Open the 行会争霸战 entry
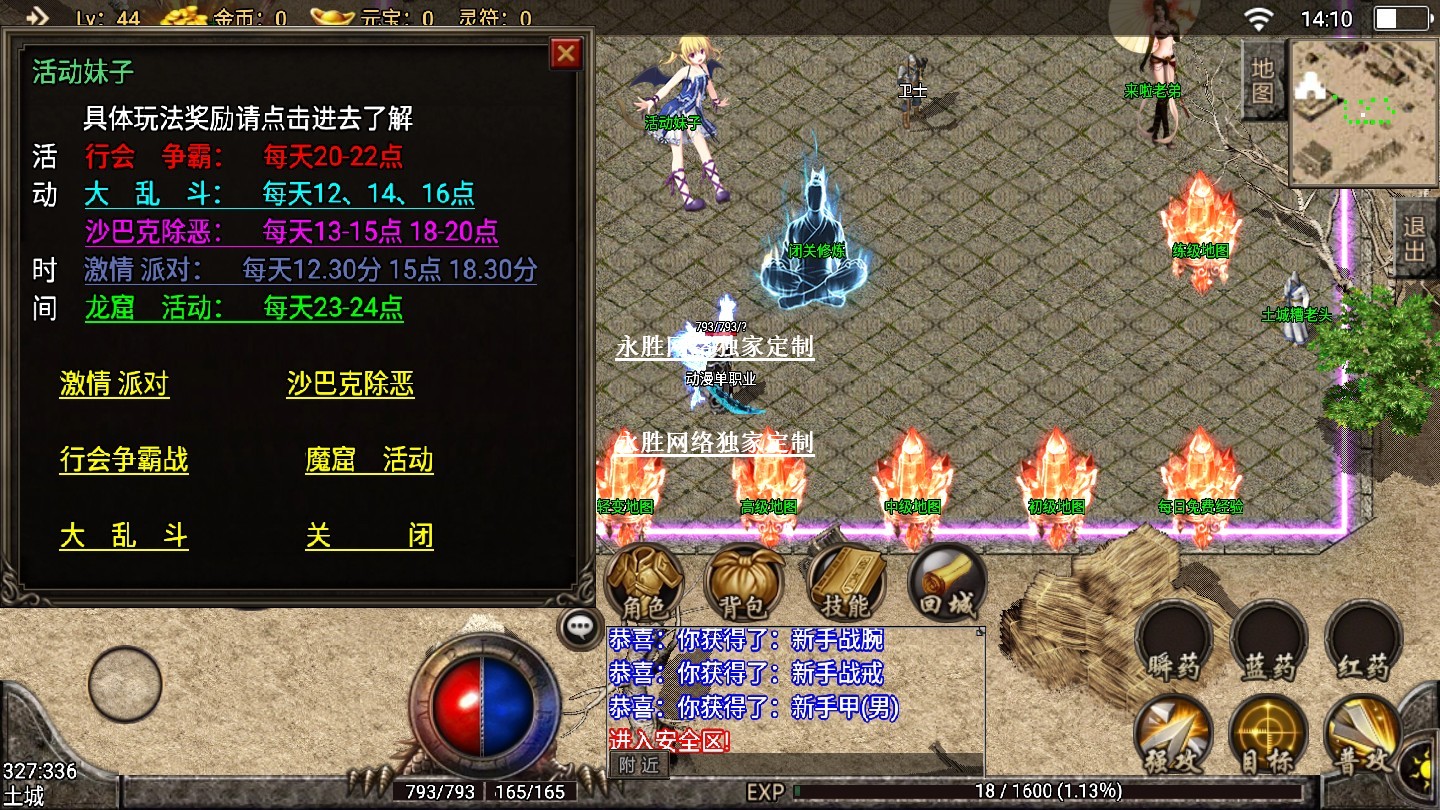 tap(124, 460)
